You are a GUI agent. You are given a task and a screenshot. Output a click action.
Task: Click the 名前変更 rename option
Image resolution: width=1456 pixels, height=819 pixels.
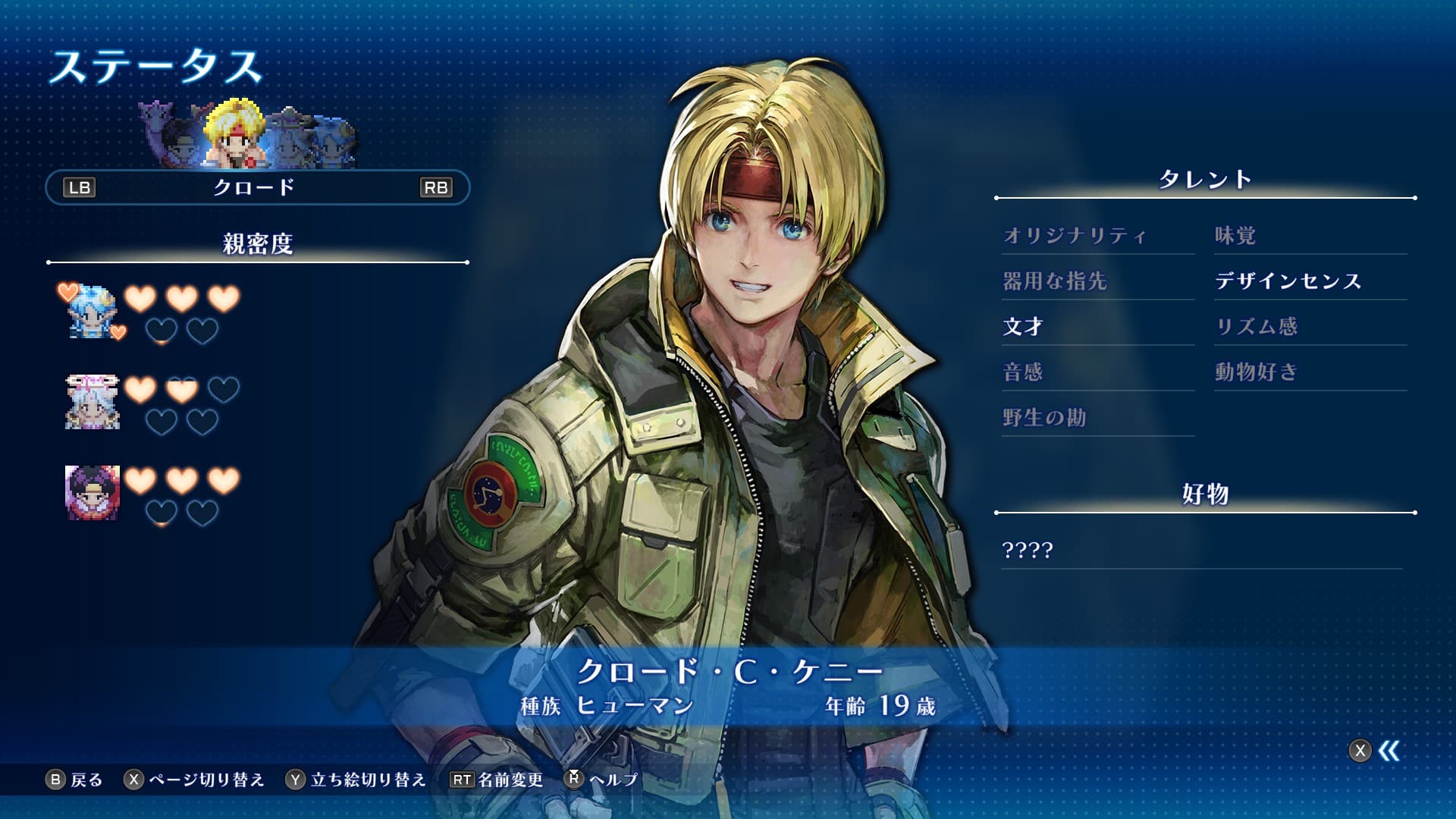tap(510, 780)
